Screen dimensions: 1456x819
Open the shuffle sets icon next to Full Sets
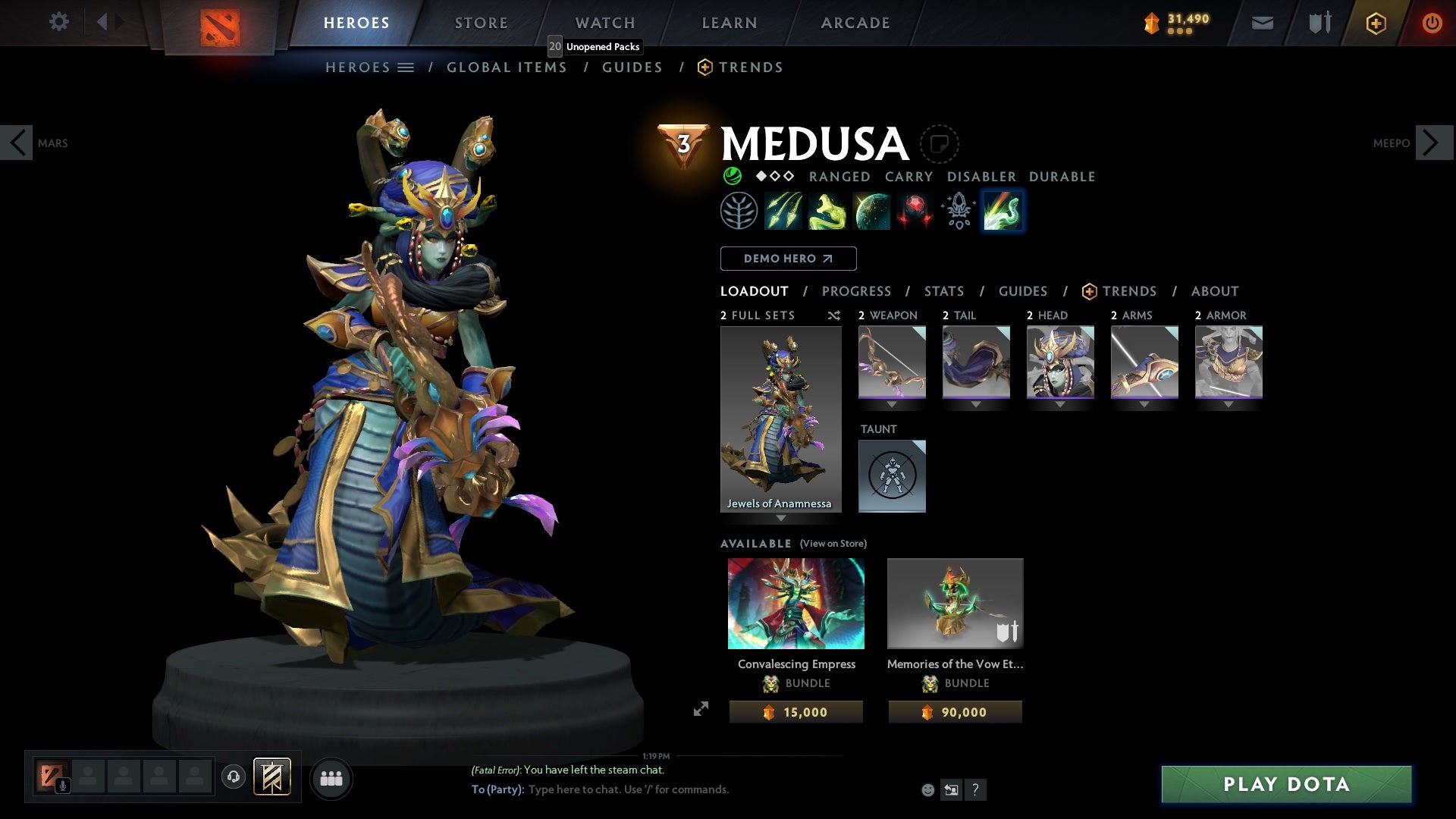pos(834,315)
